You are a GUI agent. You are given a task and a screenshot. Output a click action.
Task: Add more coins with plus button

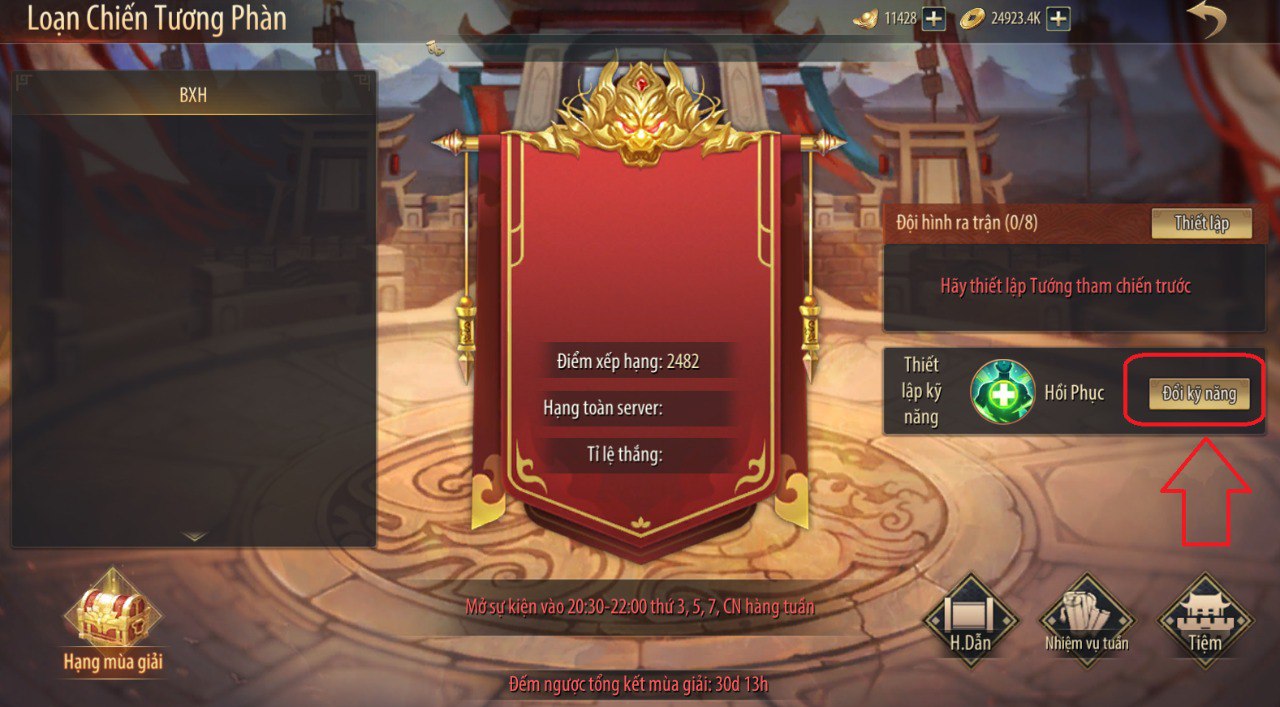[x=1058, y=18]
